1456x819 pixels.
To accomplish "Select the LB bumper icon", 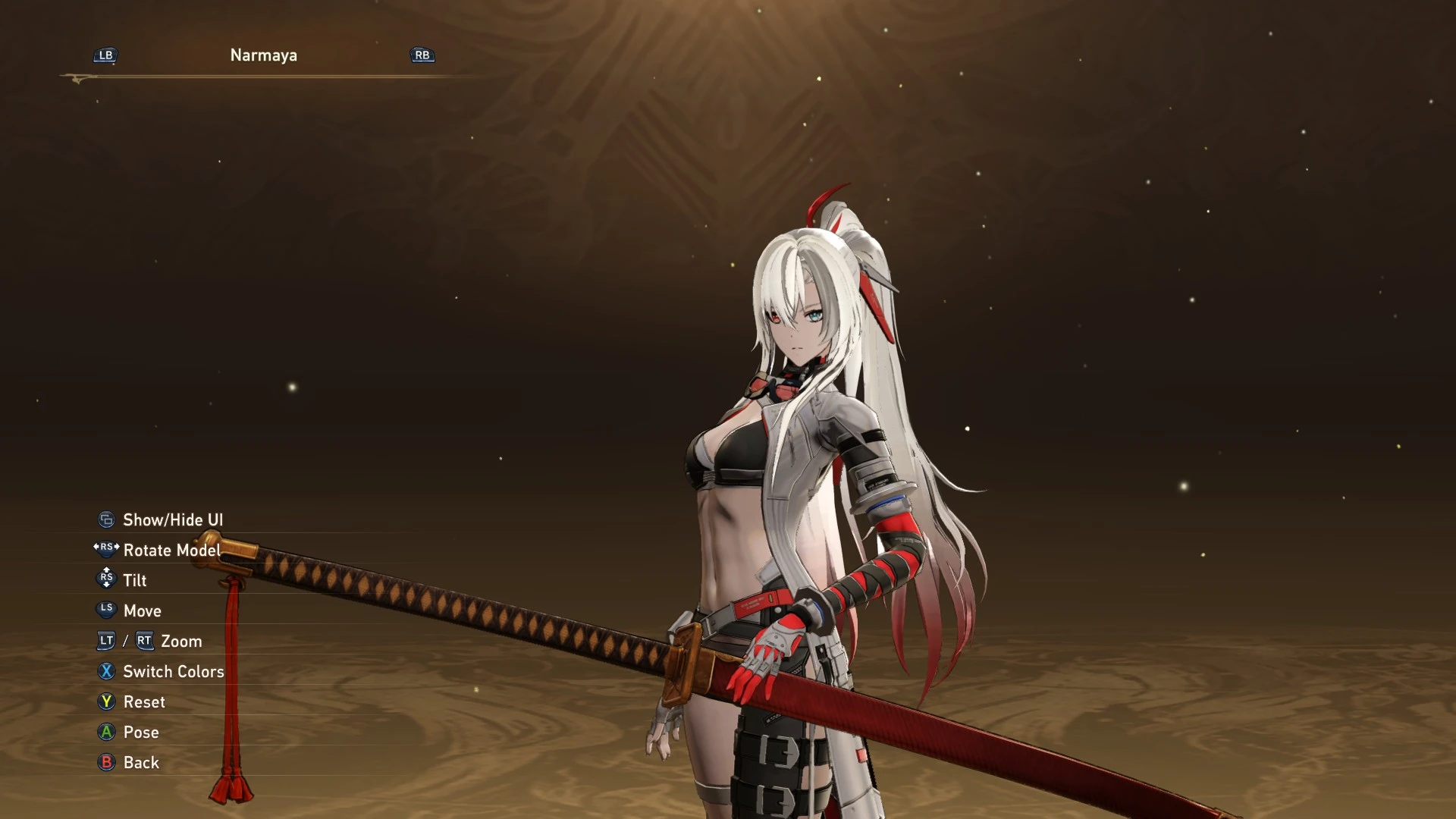I will pyautogui.click(x=105, y=55).
